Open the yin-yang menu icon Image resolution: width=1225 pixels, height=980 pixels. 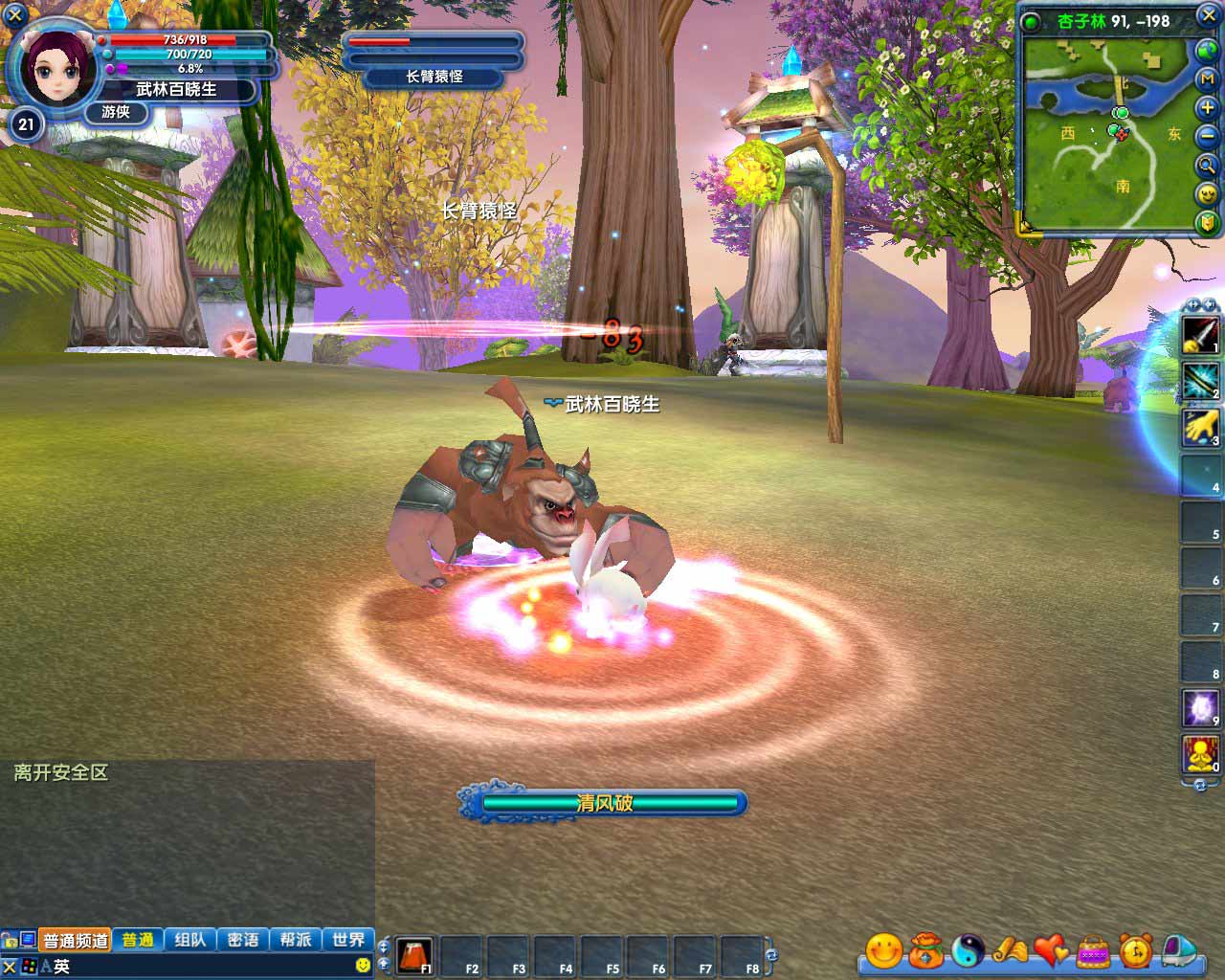click(968, 950)
